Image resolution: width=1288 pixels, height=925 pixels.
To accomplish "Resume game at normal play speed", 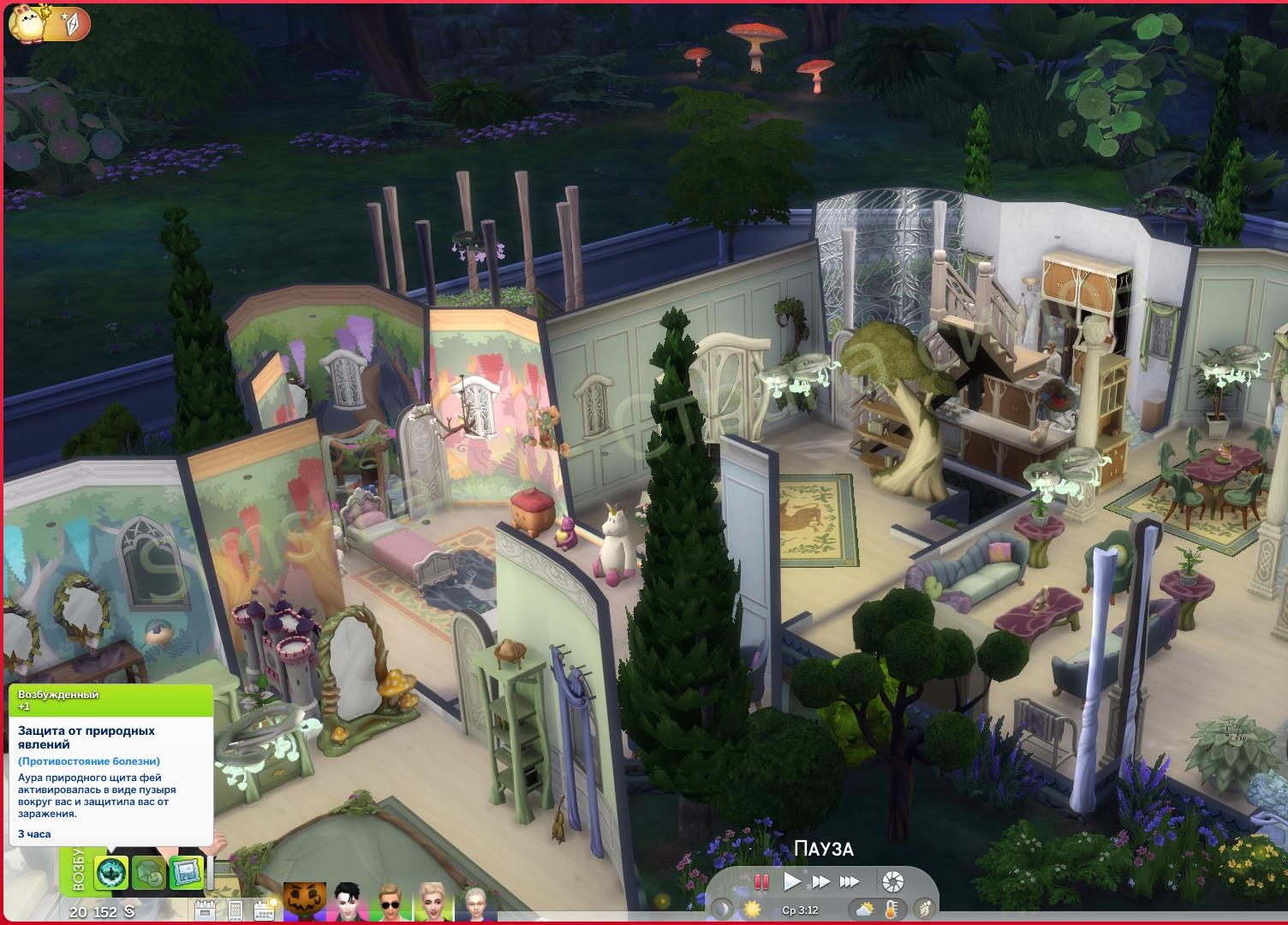I will [x=792, y=881].
